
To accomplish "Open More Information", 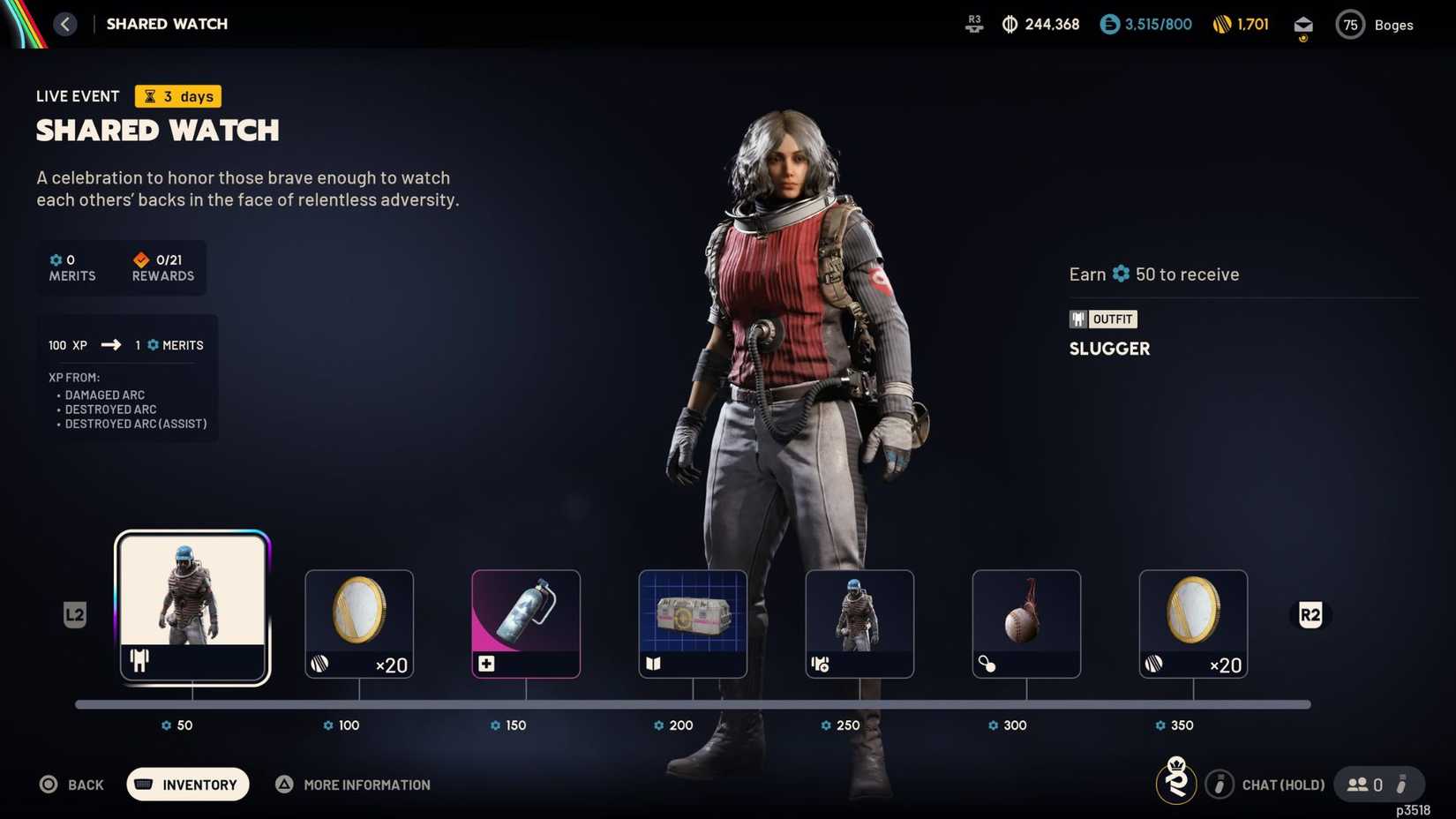I will (352, 785).
